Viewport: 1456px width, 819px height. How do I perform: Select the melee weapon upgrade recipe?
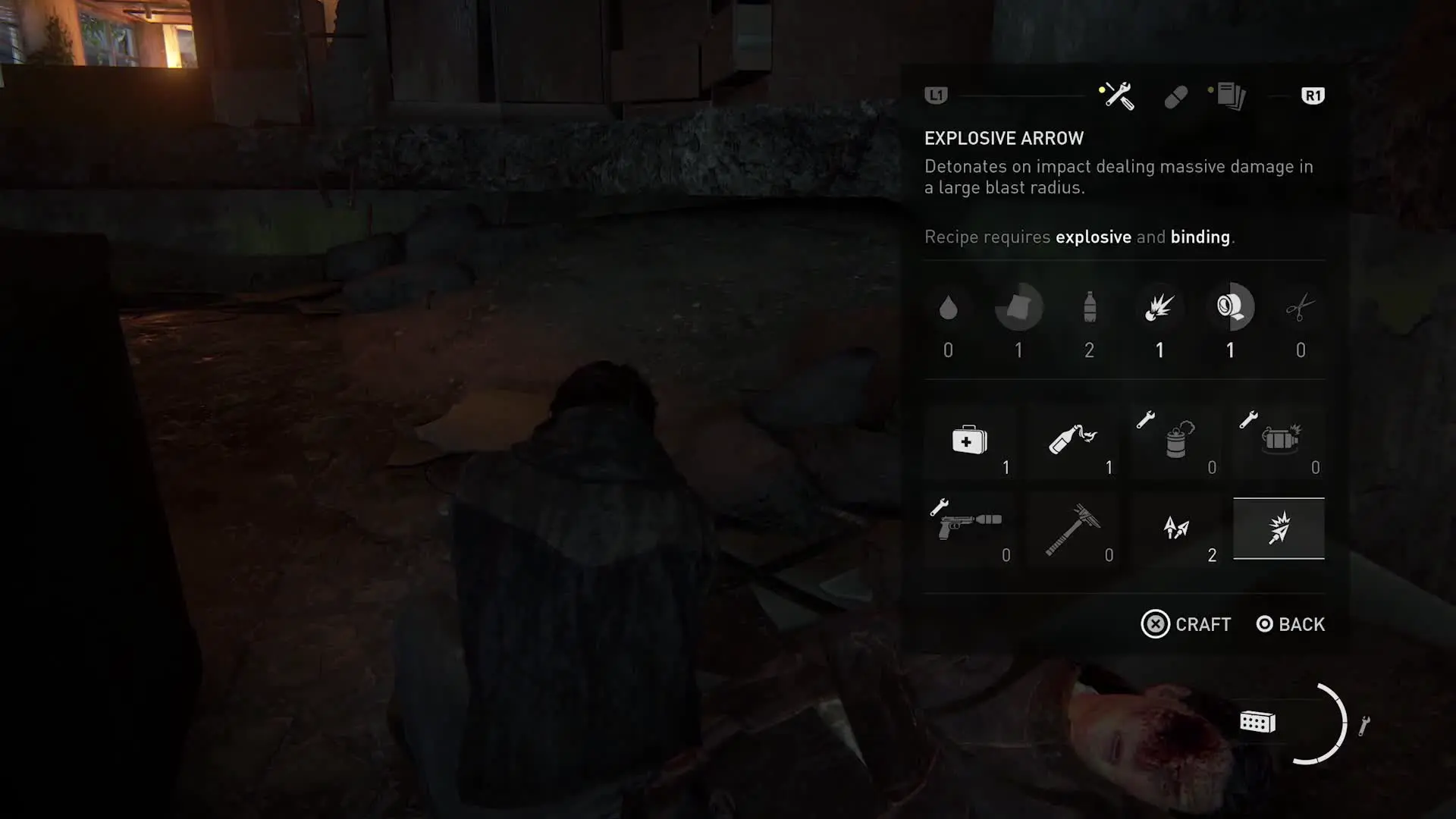1073,529
